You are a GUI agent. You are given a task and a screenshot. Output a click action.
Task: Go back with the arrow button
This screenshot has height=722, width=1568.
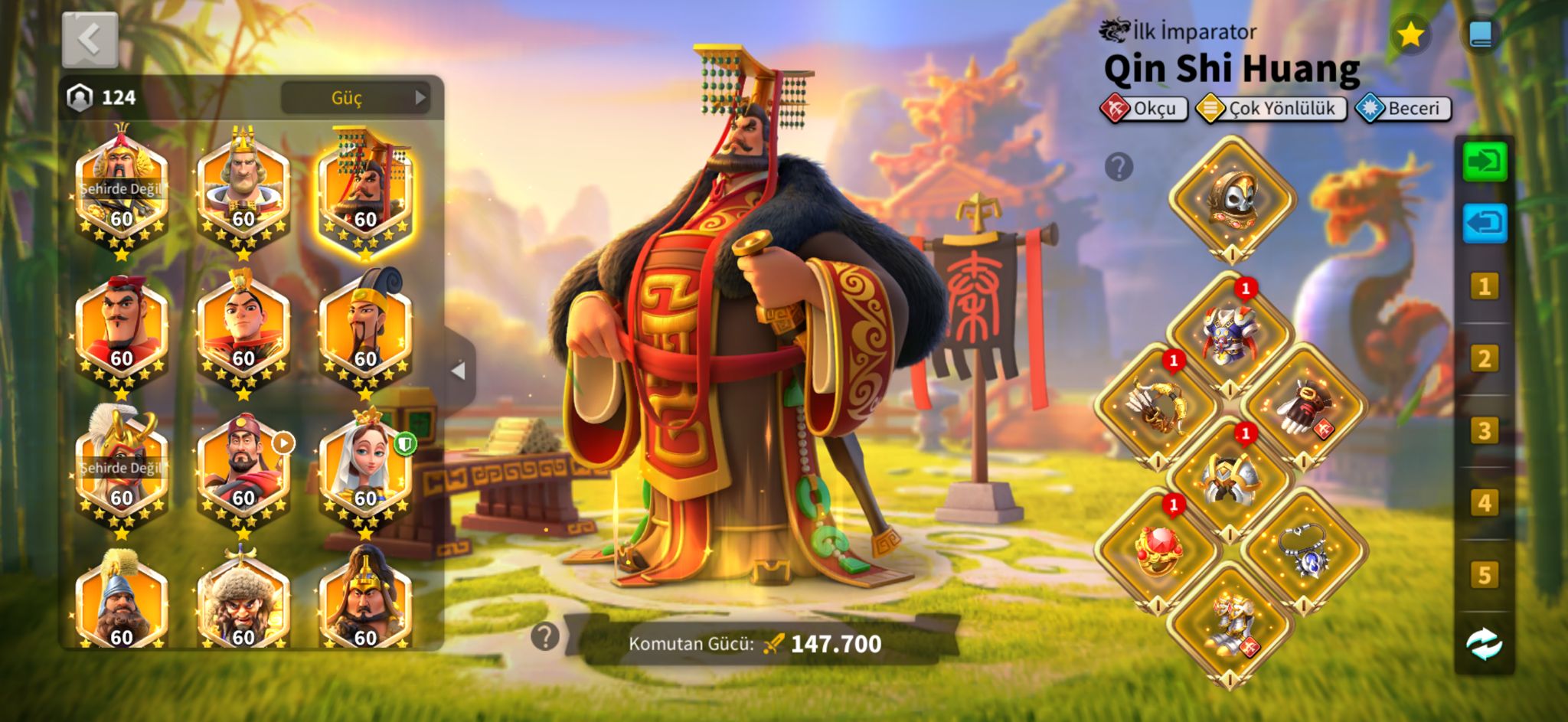coord(90,39)
